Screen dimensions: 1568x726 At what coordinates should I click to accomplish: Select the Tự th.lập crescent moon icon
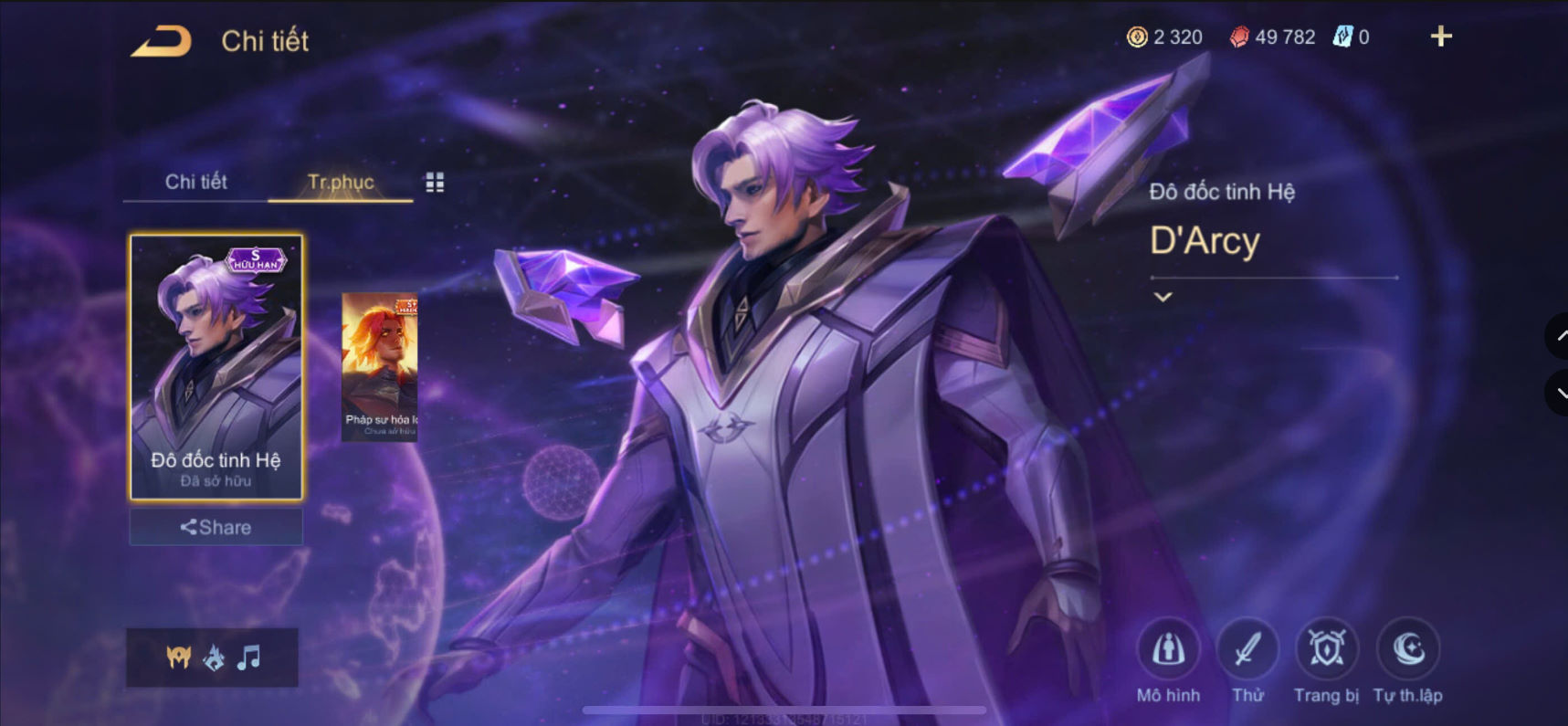(1407, 649)
